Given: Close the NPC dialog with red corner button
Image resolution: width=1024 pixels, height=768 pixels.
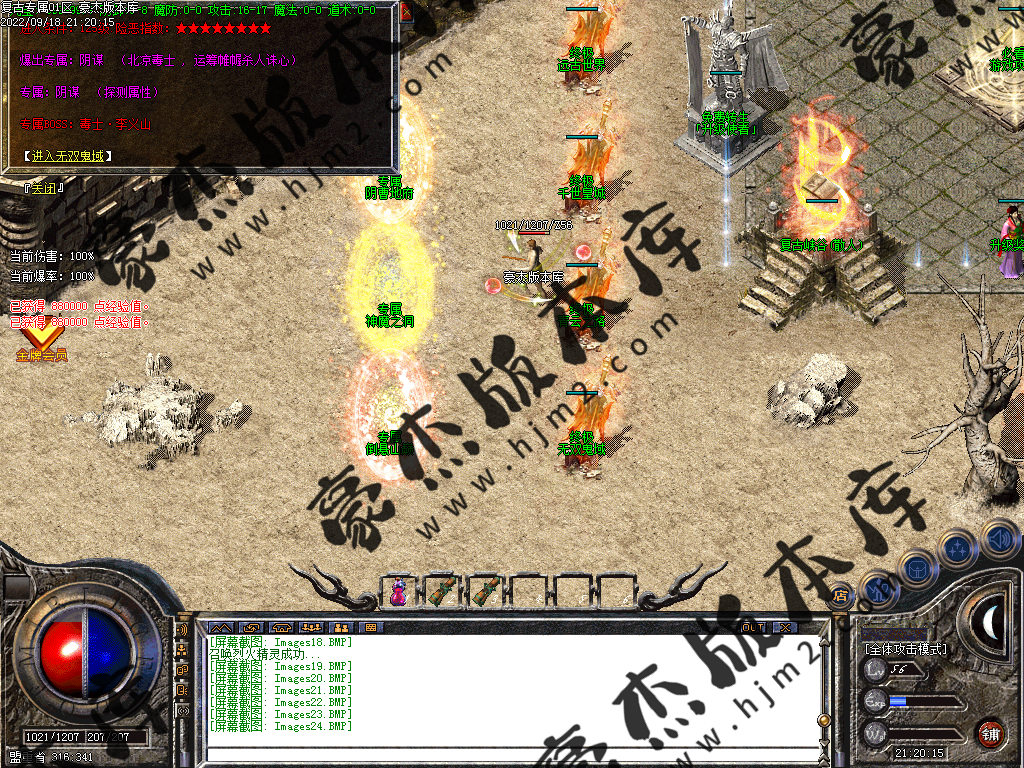Looking at the screenshot, I should click(x=406, y=12).
